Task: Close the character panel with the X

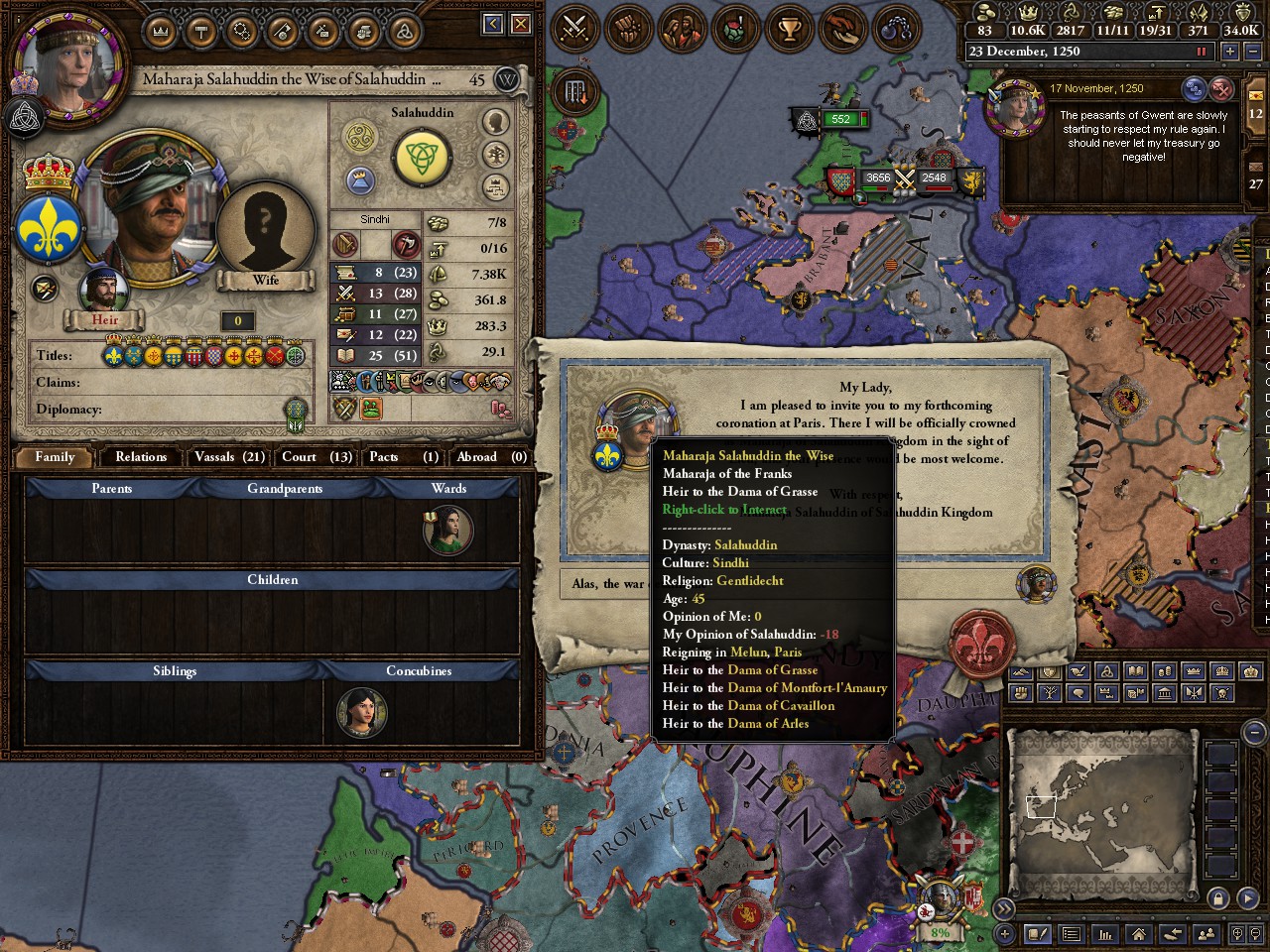Action: [521, 24]
